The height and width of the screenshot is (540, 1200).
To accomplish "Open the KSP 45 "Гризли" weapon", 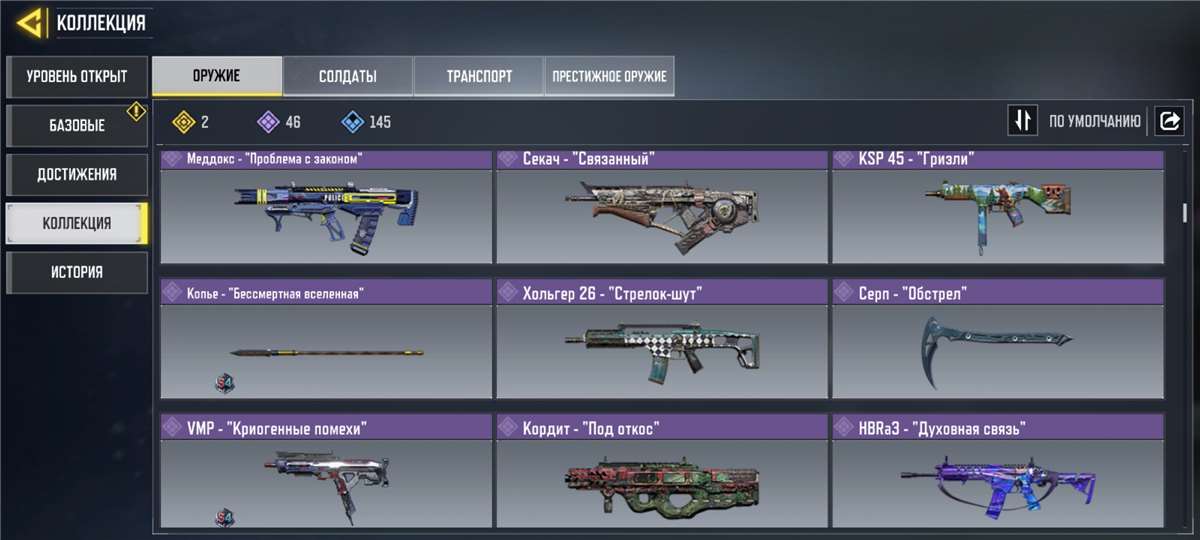I will [x=997, y=207].
